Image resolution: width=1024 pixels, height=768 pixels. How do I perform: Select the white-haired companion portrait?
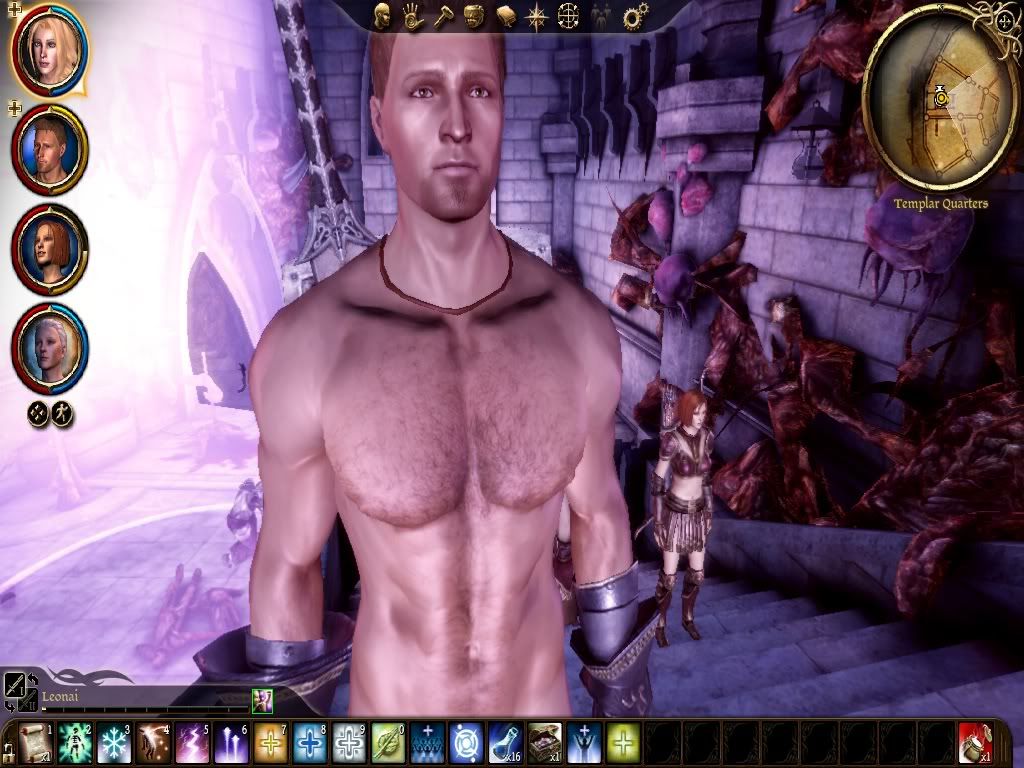pyautogui.click(x=49, y=348)
